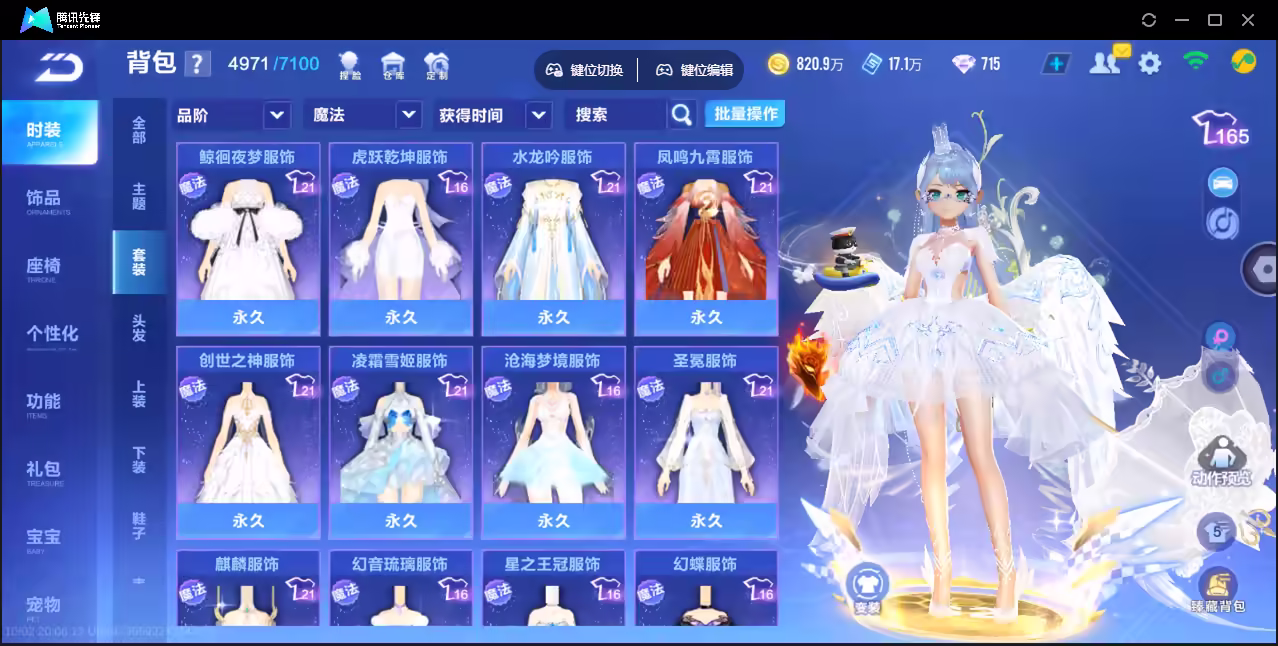Open the gear settings icon
This screenshot has width=1278, height=646.
click(x=1150, y=64)
